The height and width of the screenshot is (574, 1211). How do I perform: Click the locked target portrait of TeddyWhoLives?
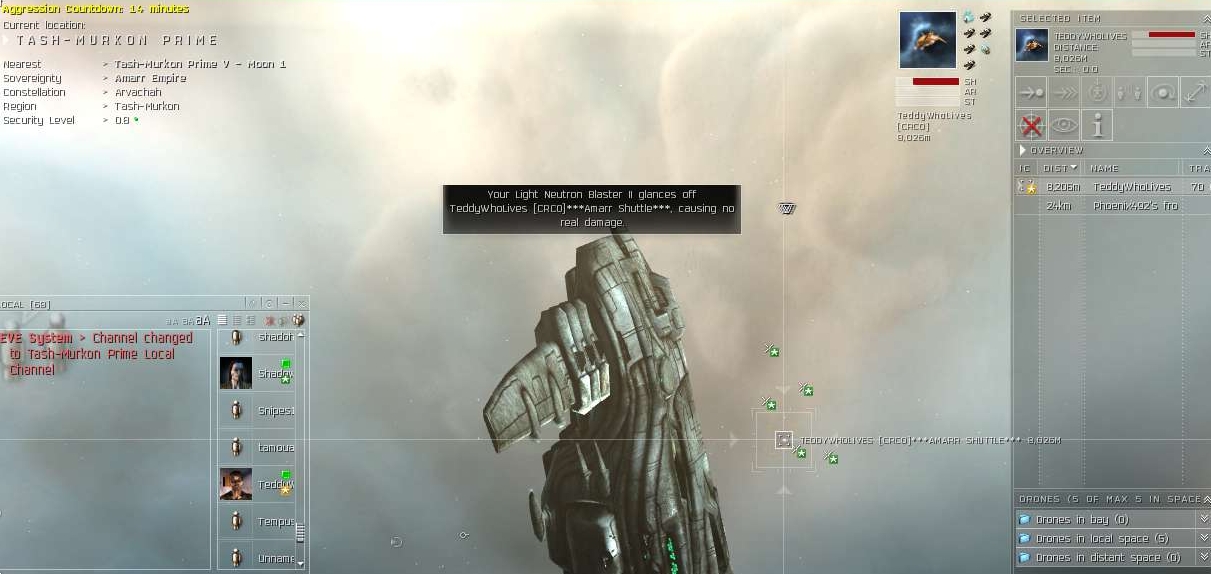927,41
